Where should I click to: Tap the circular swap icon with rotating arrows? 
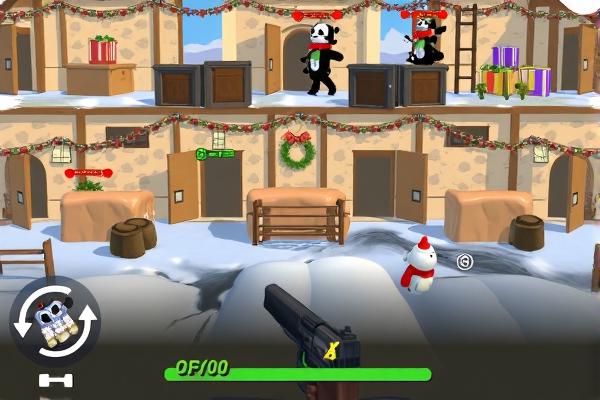54,322
